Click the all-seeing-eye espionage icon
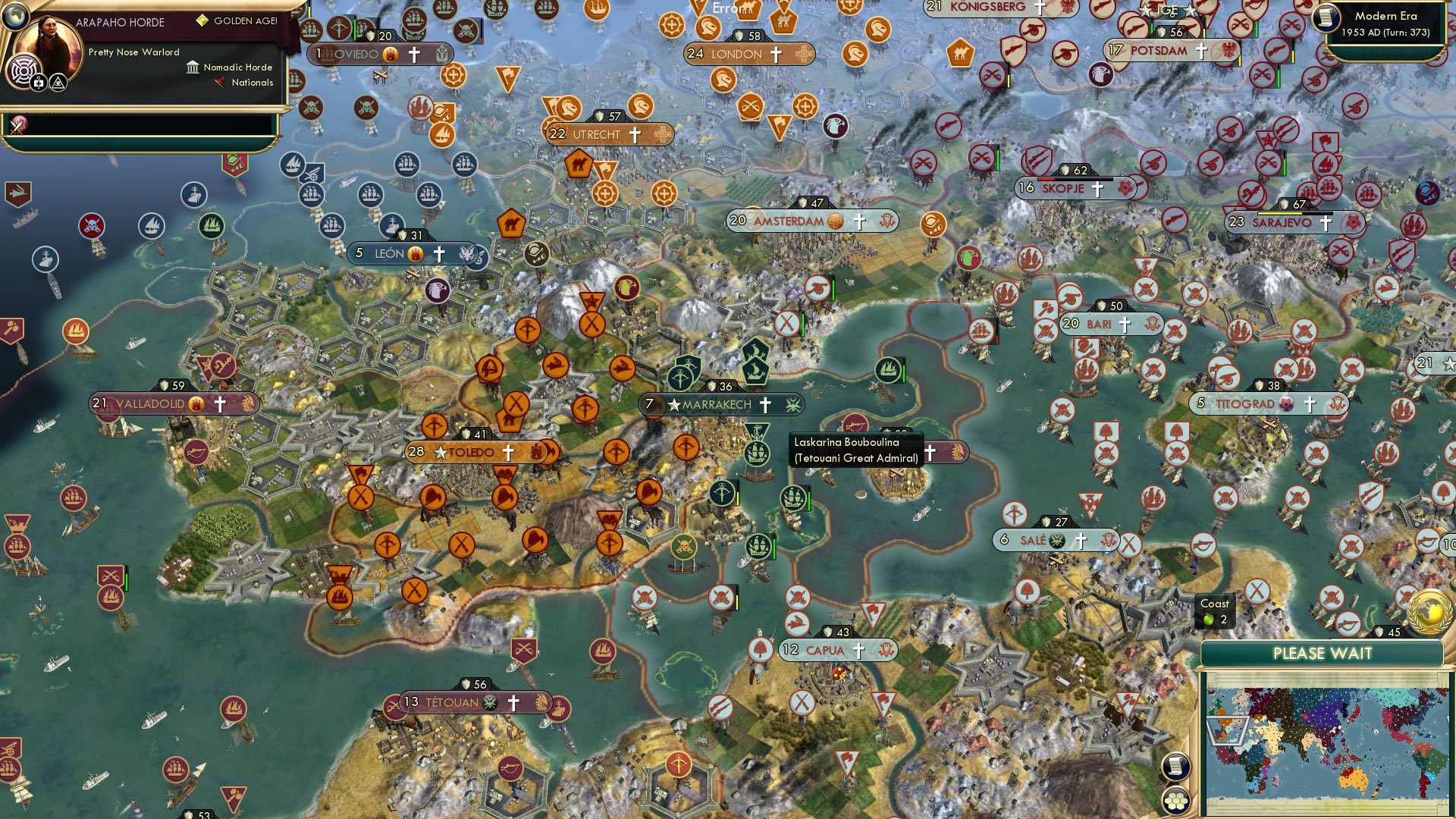This screenshot has width=1456, height=819. (59, 83)
